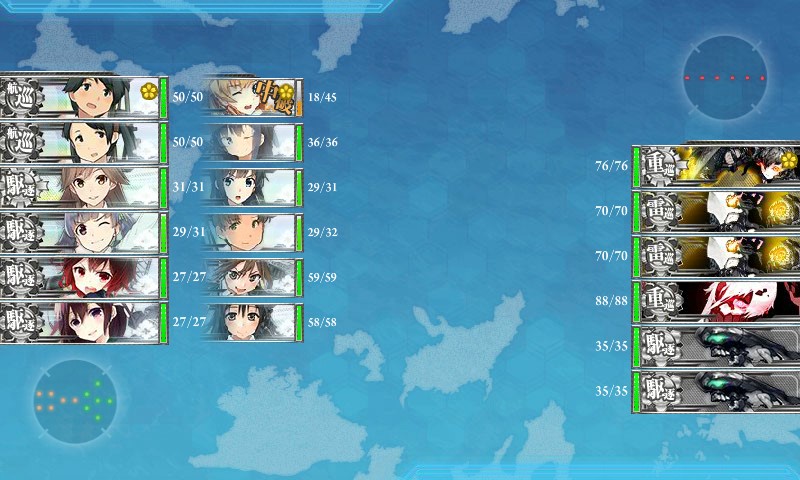The width and height of the screenshot is (800, 480).
Task: Click the enemy formation radar with red dots
Action: point(725,77)
